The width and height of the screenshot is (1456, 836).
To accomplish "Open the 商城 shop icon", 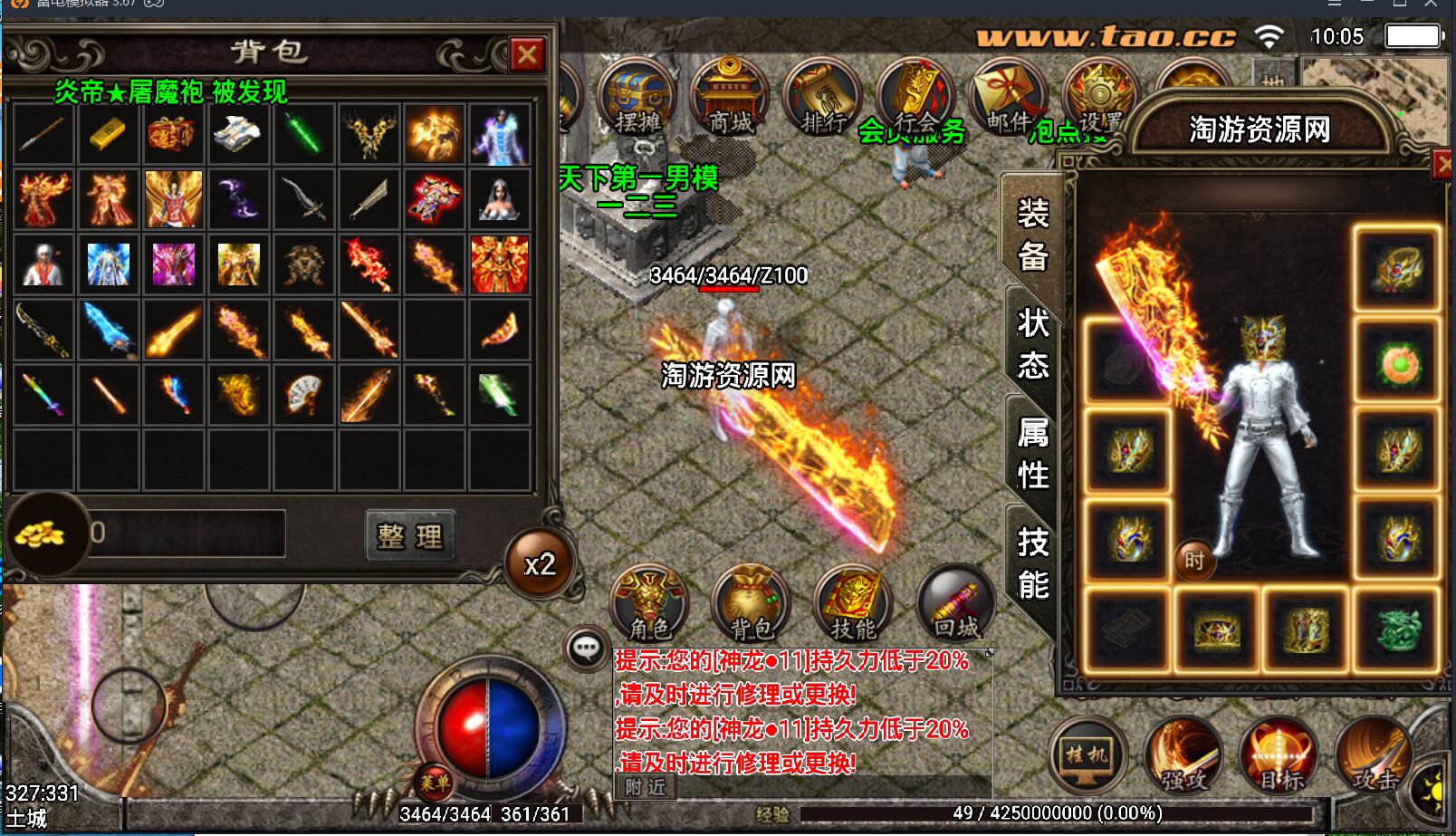I will coord(729,91).
